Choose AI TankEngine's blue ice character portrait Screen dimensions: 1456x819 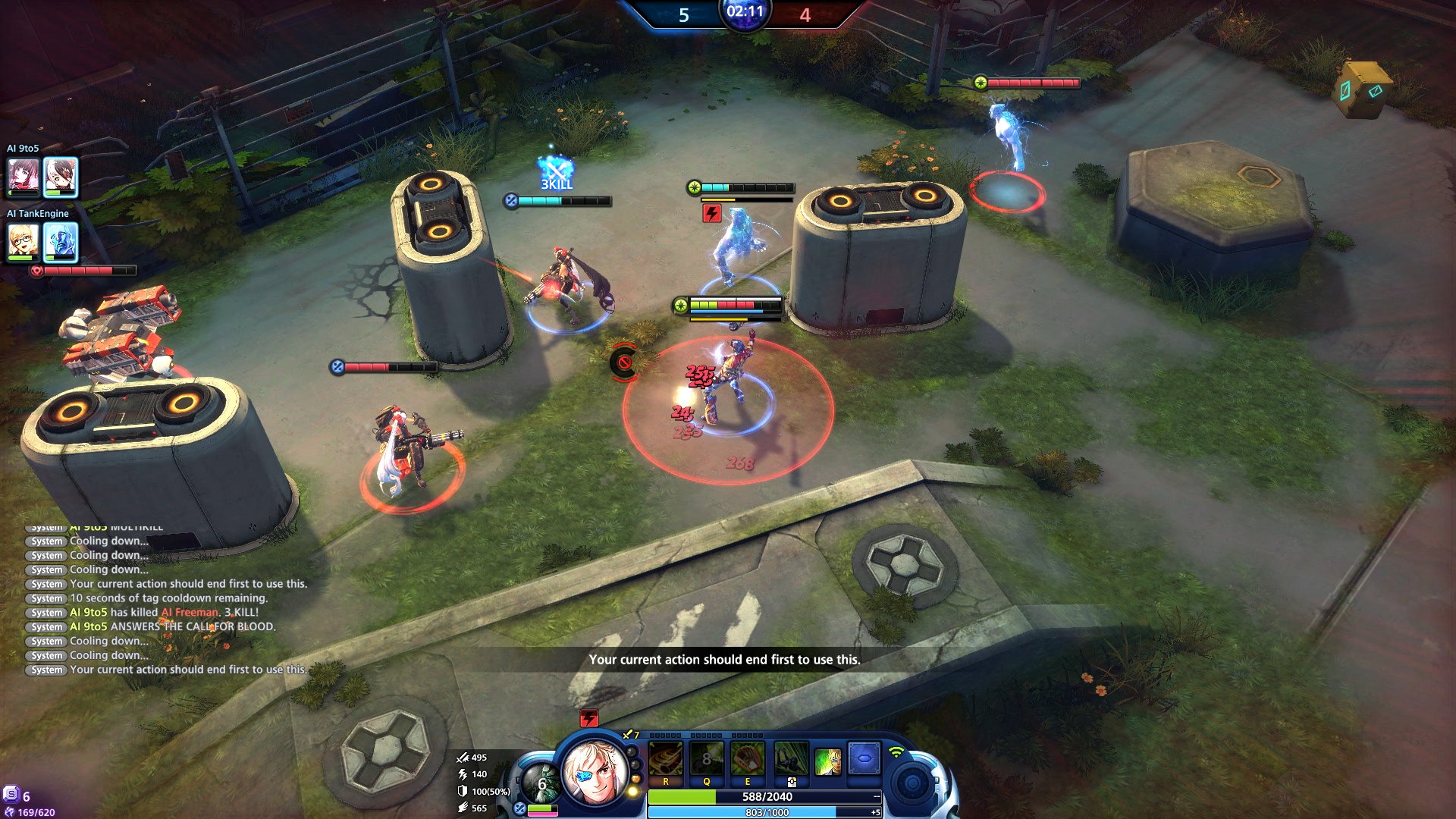(60, 242)
